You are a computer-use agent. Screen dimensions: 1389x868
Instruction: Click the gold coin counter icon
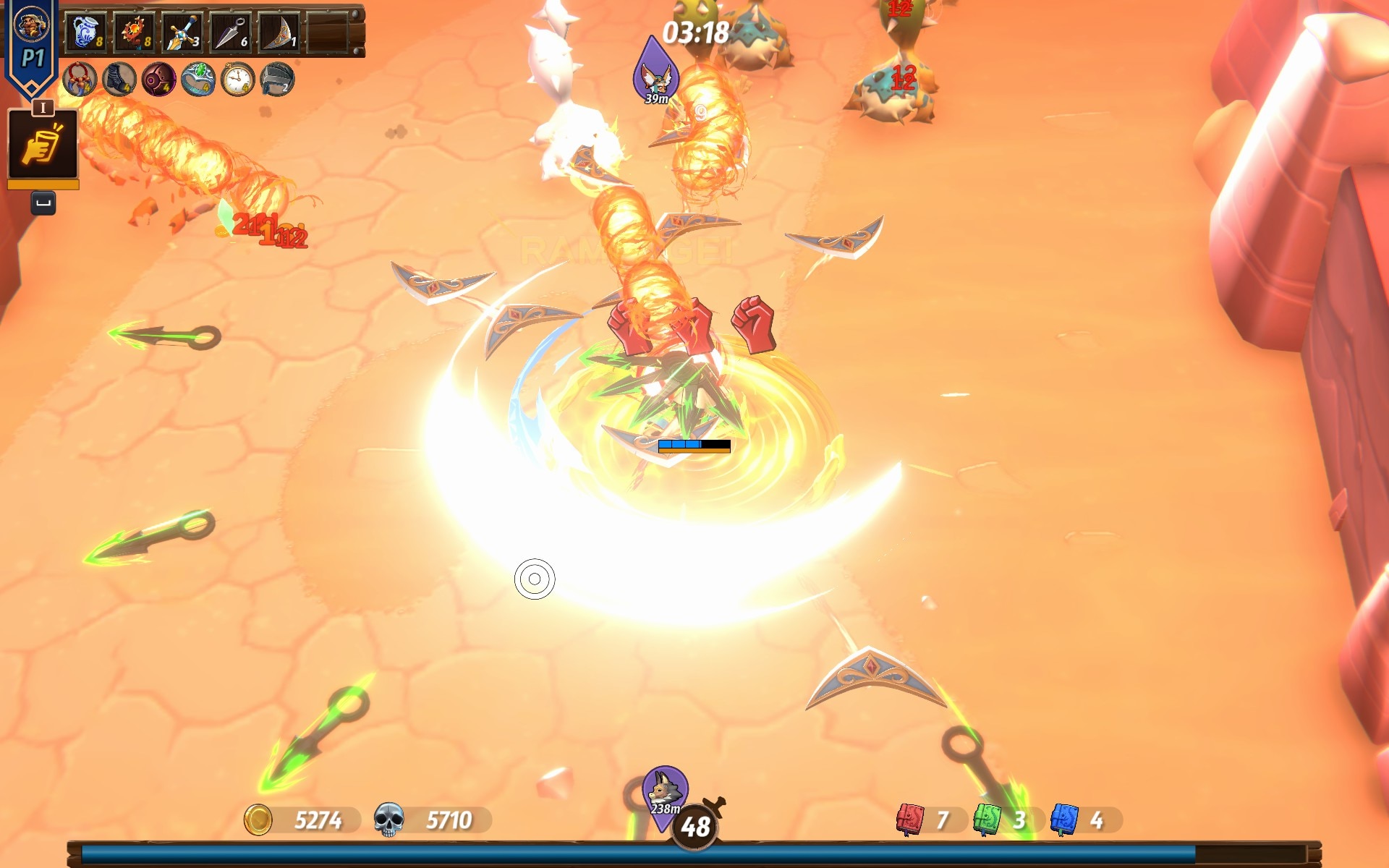(x=258, y=820)
